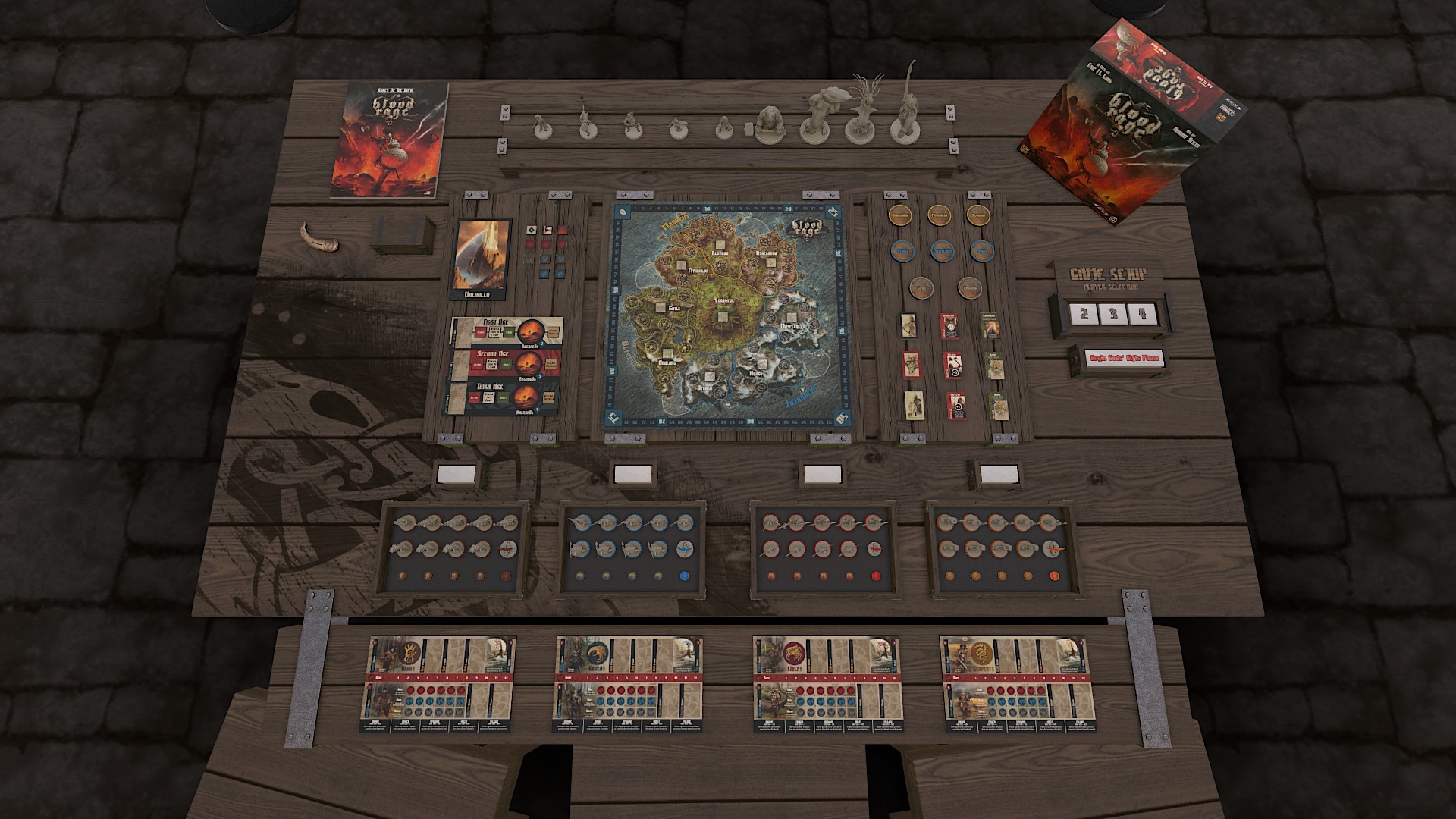This screenshot has width=1456, height=819.
Task: Click a silver doom token below the blue tokens
Action: tap(922, 288)
